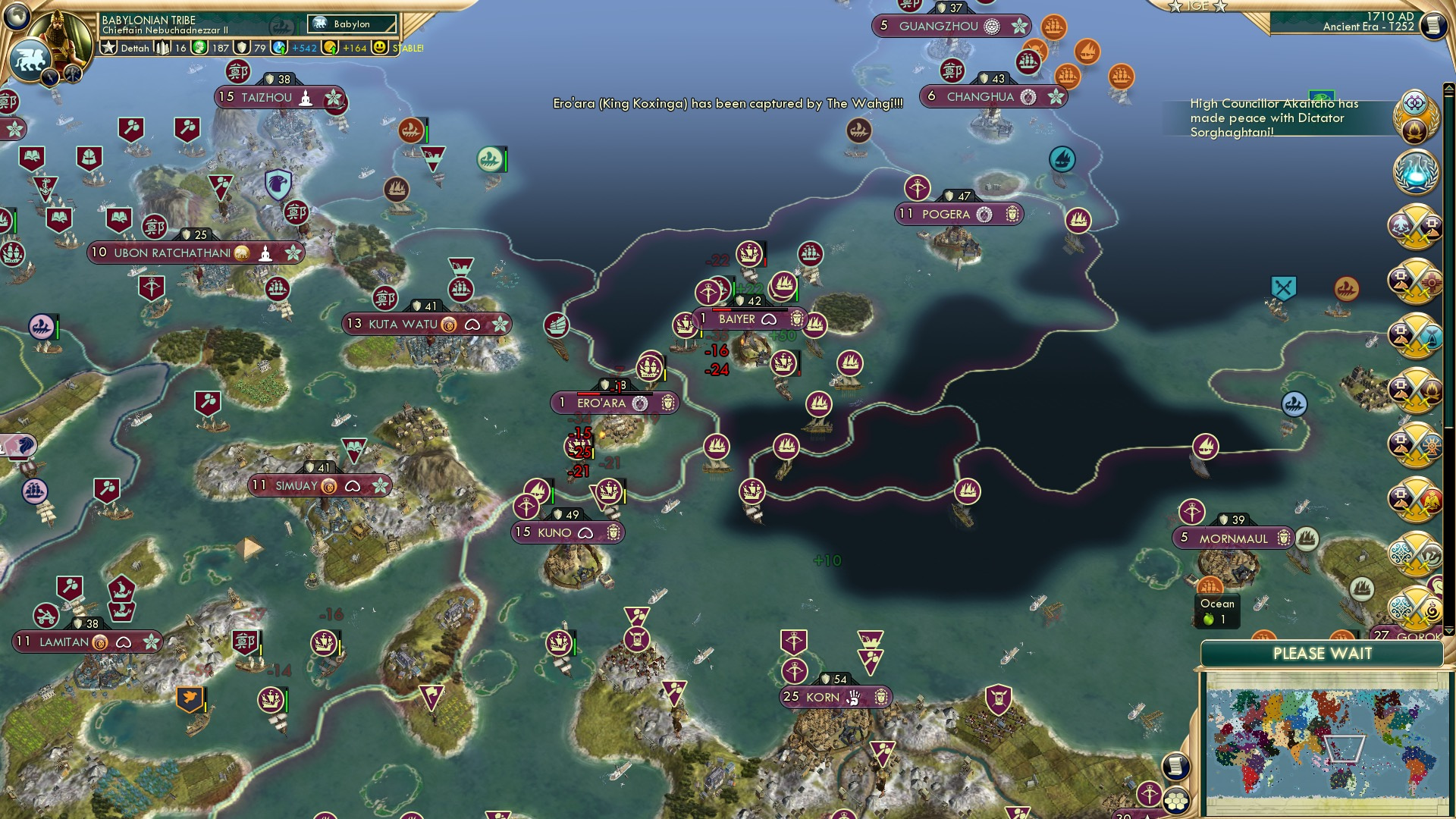Click the blue science beaker notification on right edge
The width and height of the screenshot is (1456, 819).
click(1417, 170)
